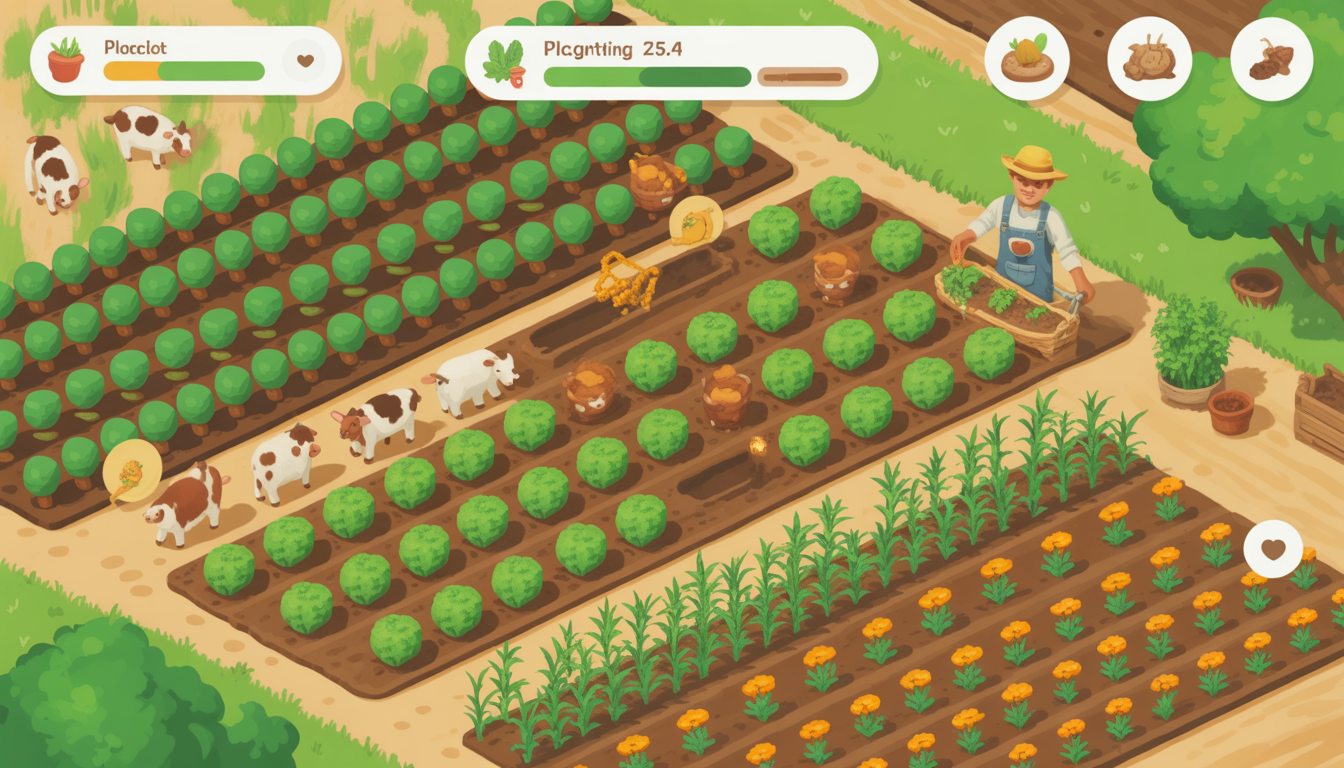
Task: Tap the heart button in the Plocclot panel
Action: (x=304, y=61)
